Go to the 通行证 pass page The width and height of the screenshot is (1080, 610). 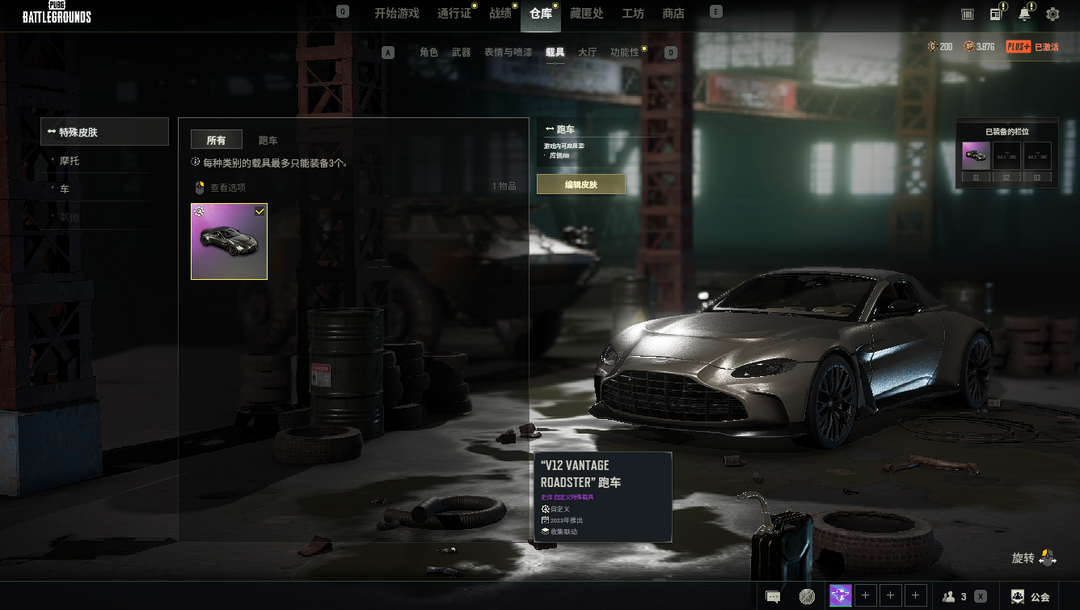(x=453, y=14)
